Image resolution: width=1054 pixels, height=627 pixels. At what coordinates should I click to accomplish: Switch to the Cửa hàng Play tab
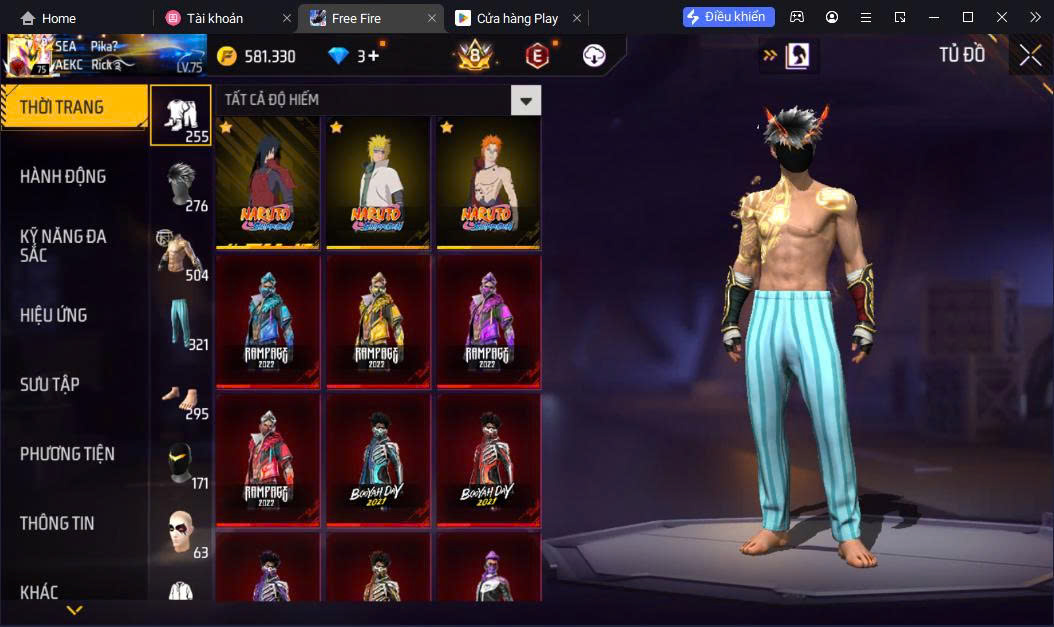506,18
